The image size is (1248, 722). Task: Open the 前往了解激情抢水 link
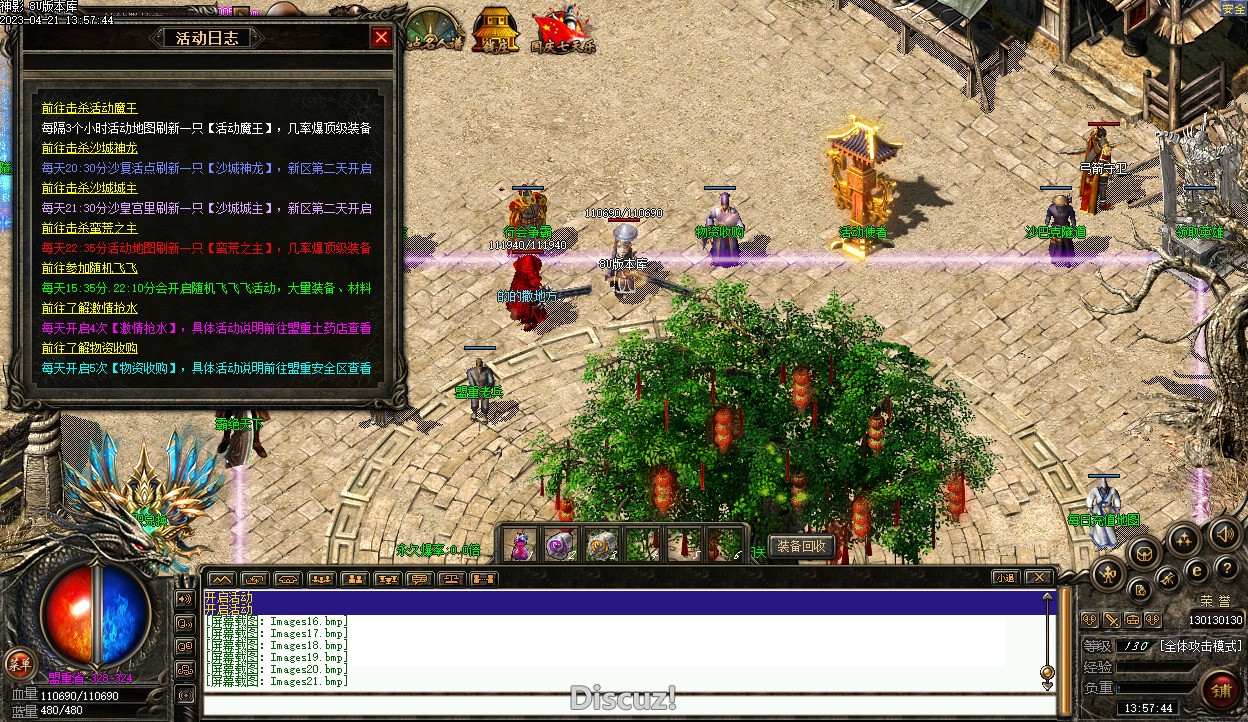89,308
